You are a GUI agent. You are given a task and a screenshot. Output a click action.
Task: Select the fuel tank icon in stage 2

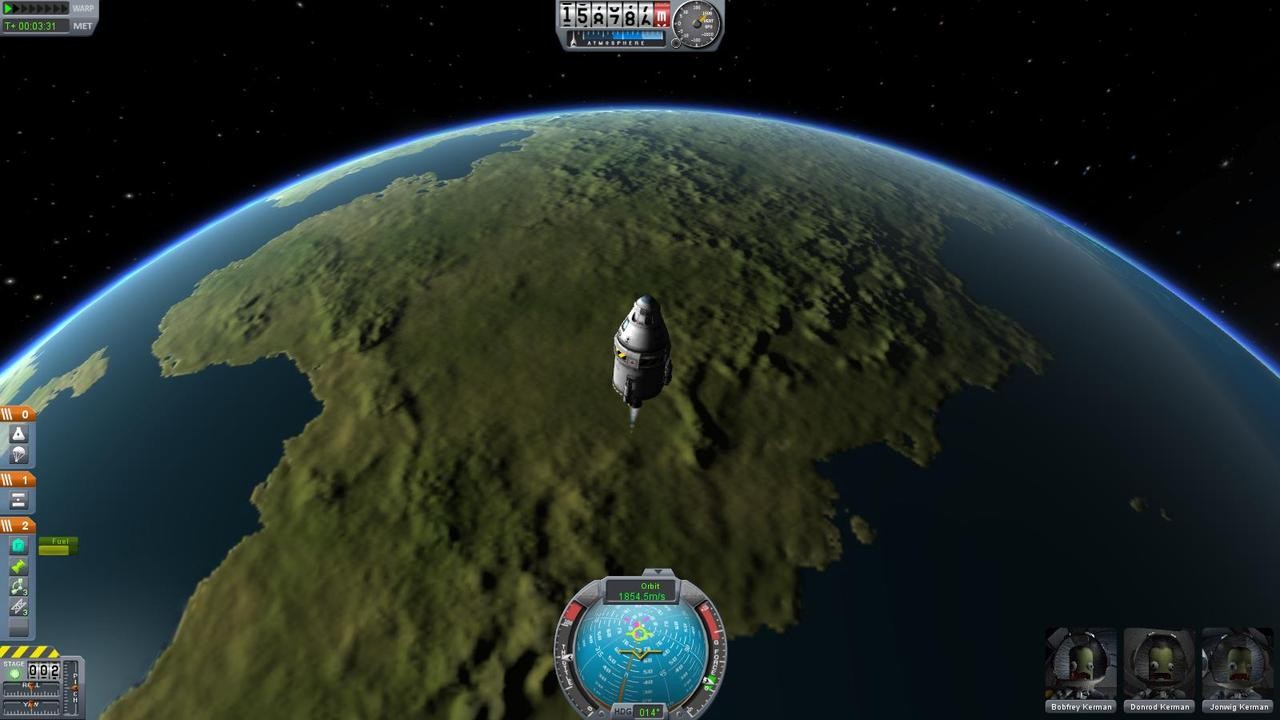tap(18, 543)
